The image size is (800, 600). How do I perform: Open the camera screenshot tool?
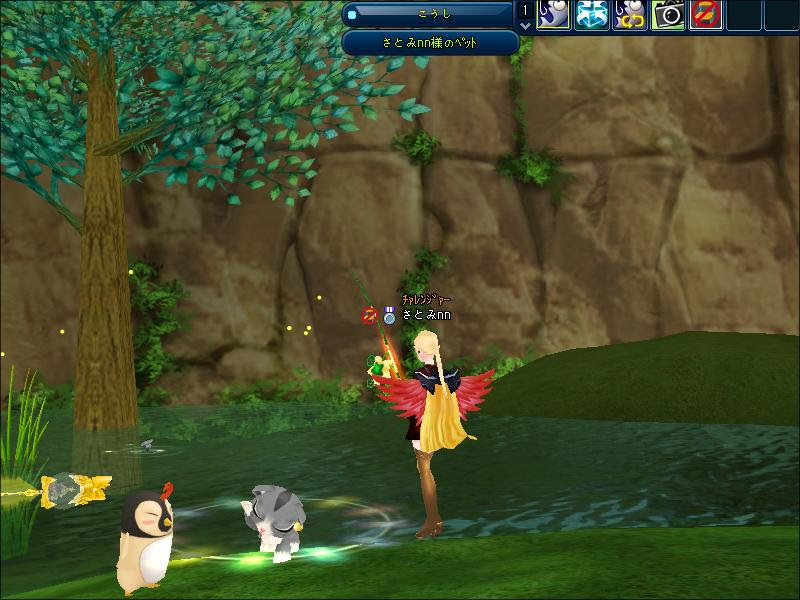(668, 14)
